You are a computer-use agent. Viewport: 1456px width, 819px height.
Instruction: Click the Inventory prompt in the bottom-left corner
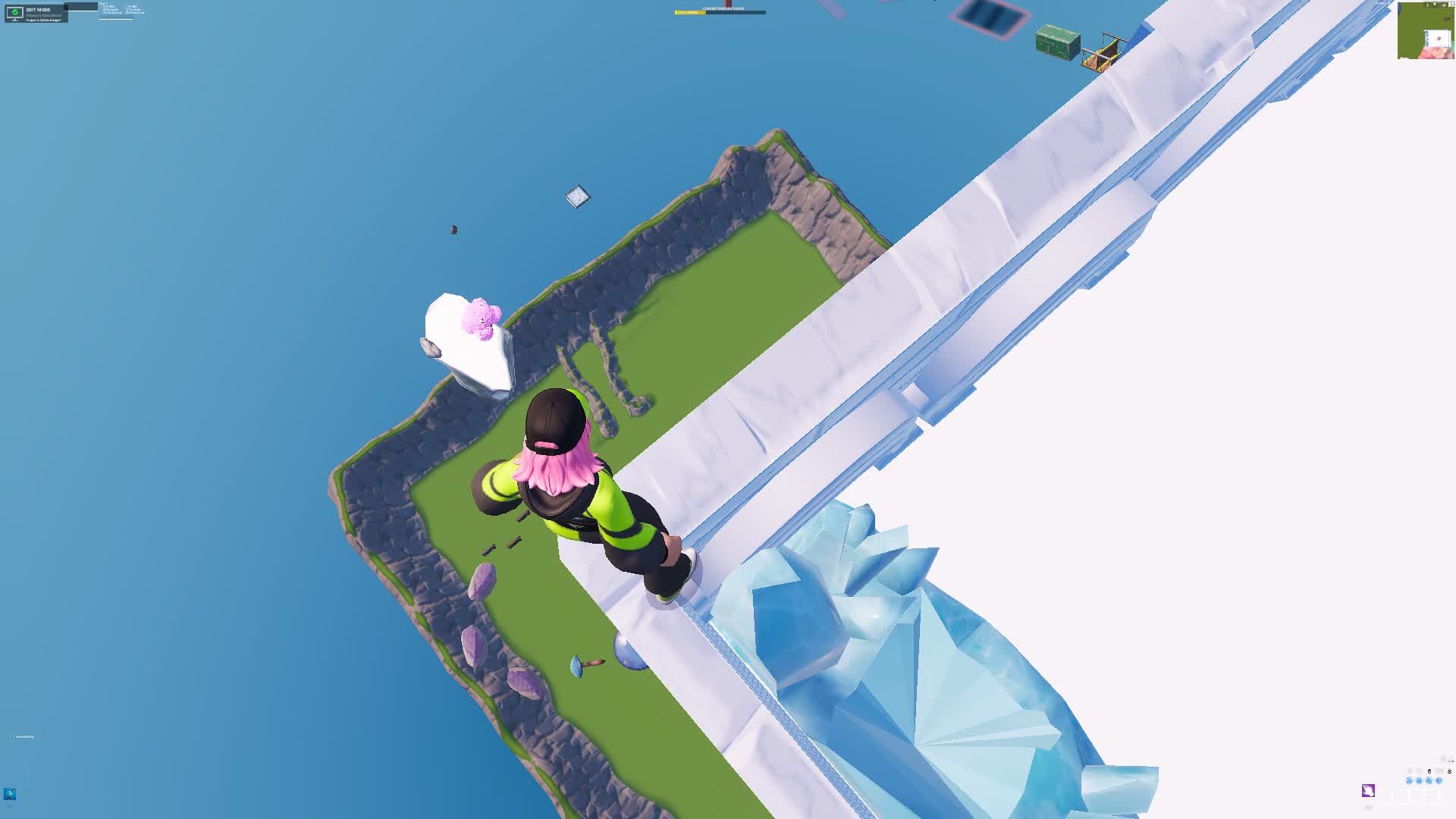click(23, 736)
